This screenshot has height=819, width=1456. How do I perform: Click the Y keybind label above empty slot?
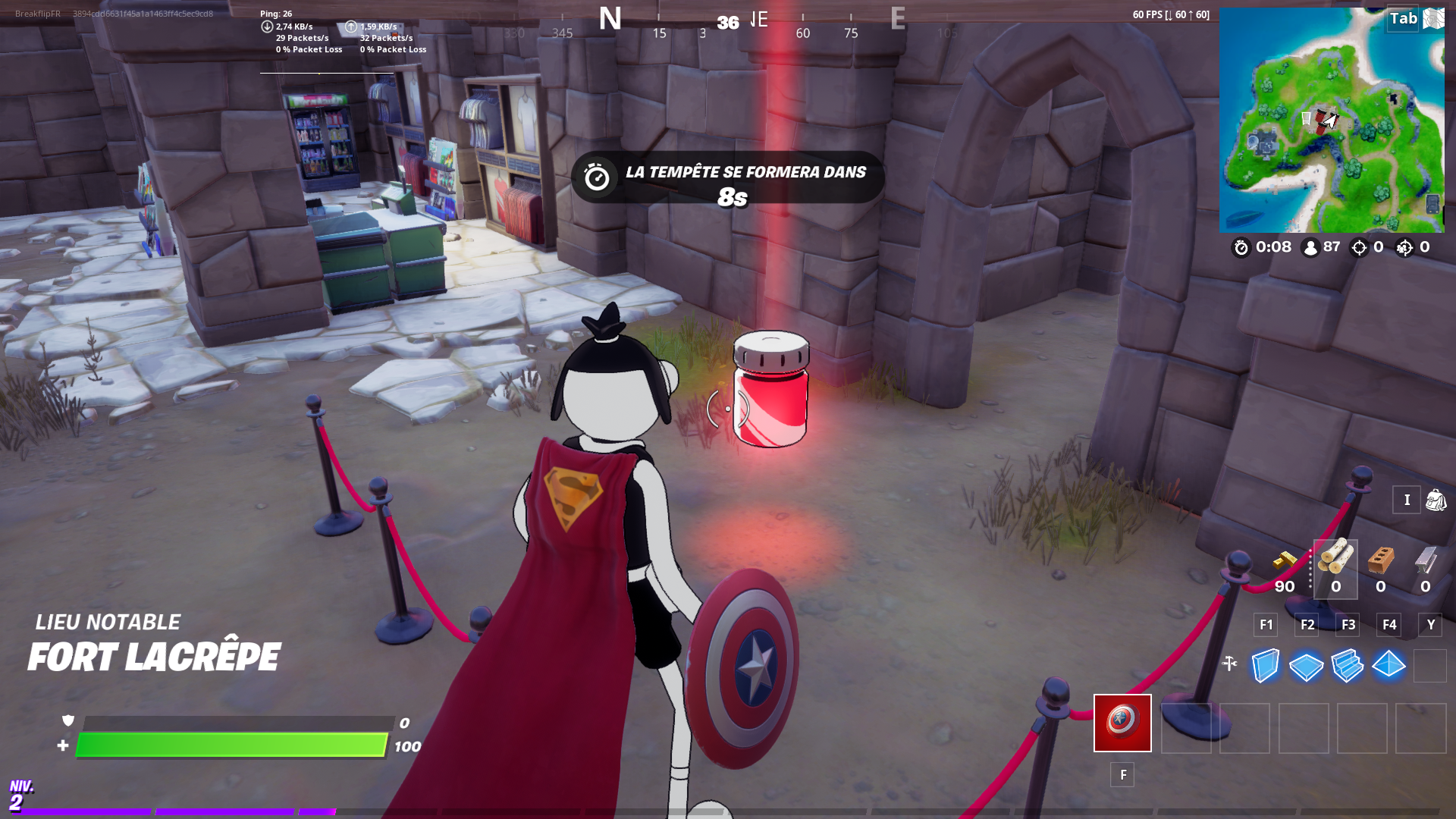click(x=1430, y=625)
